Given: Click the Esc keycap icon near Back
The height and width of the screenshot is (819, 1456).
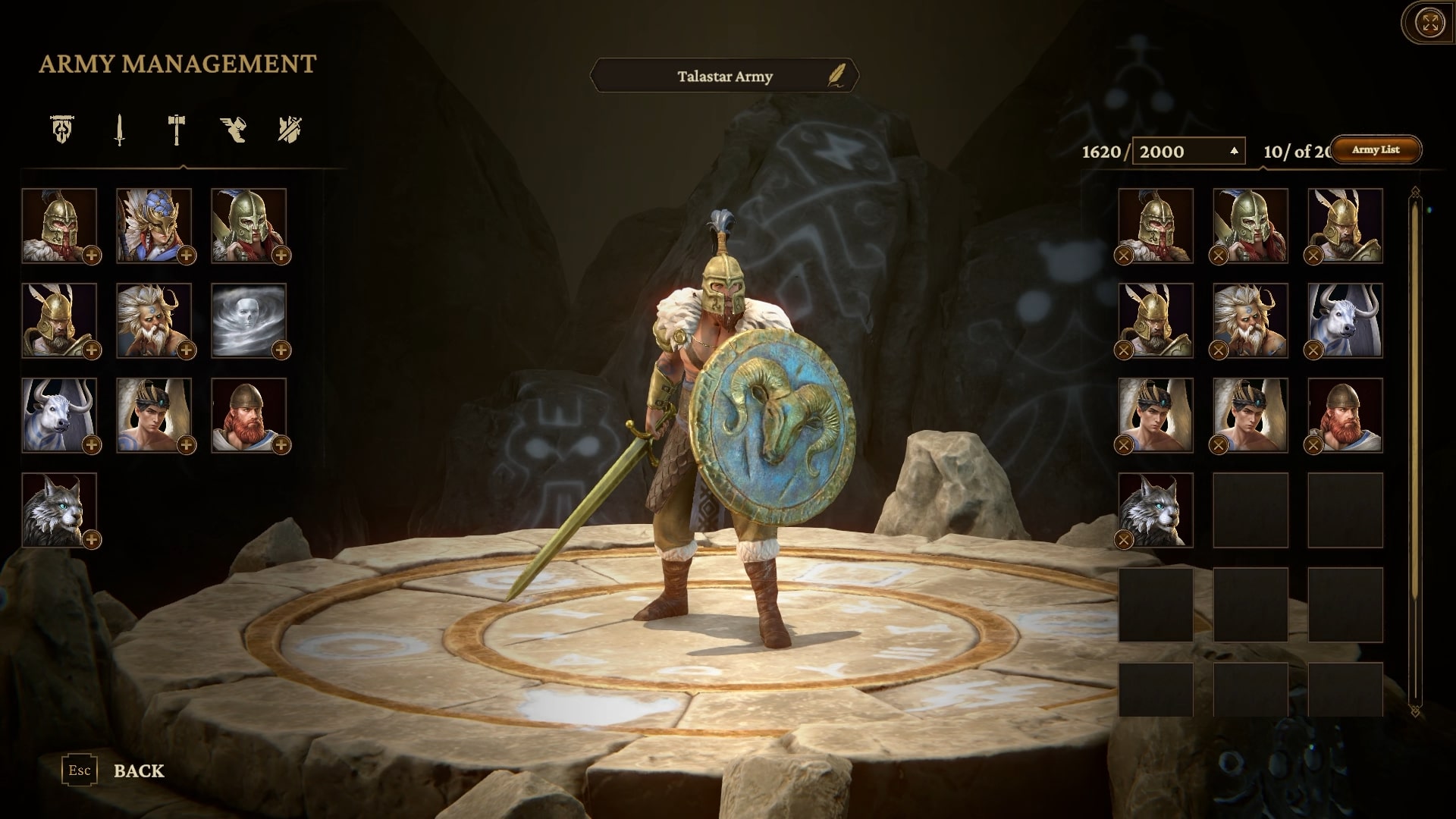Looking at the screenshot, I should [x=78, y=770].
